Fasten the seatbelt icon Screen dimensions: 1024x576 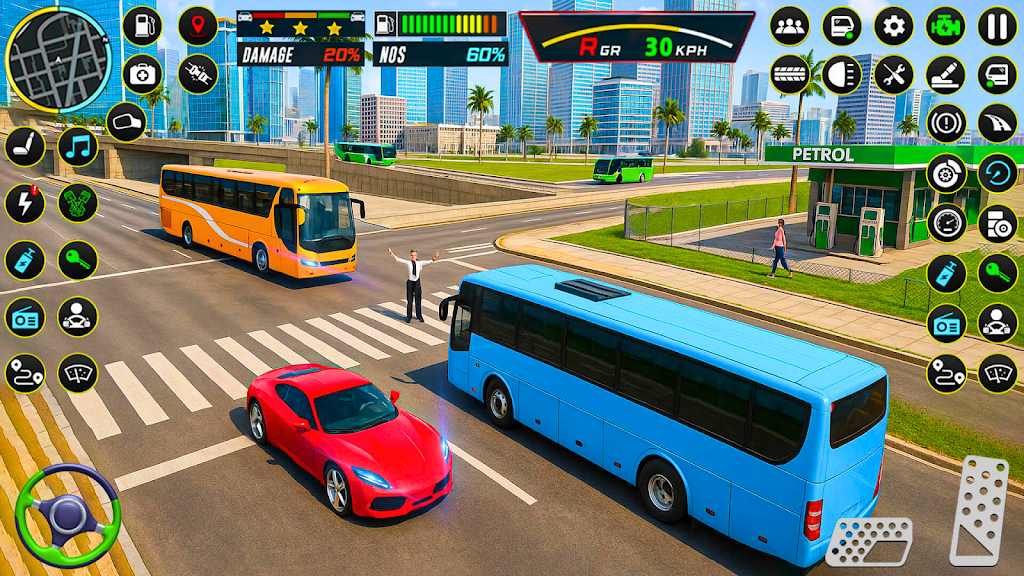pos(197,73)
